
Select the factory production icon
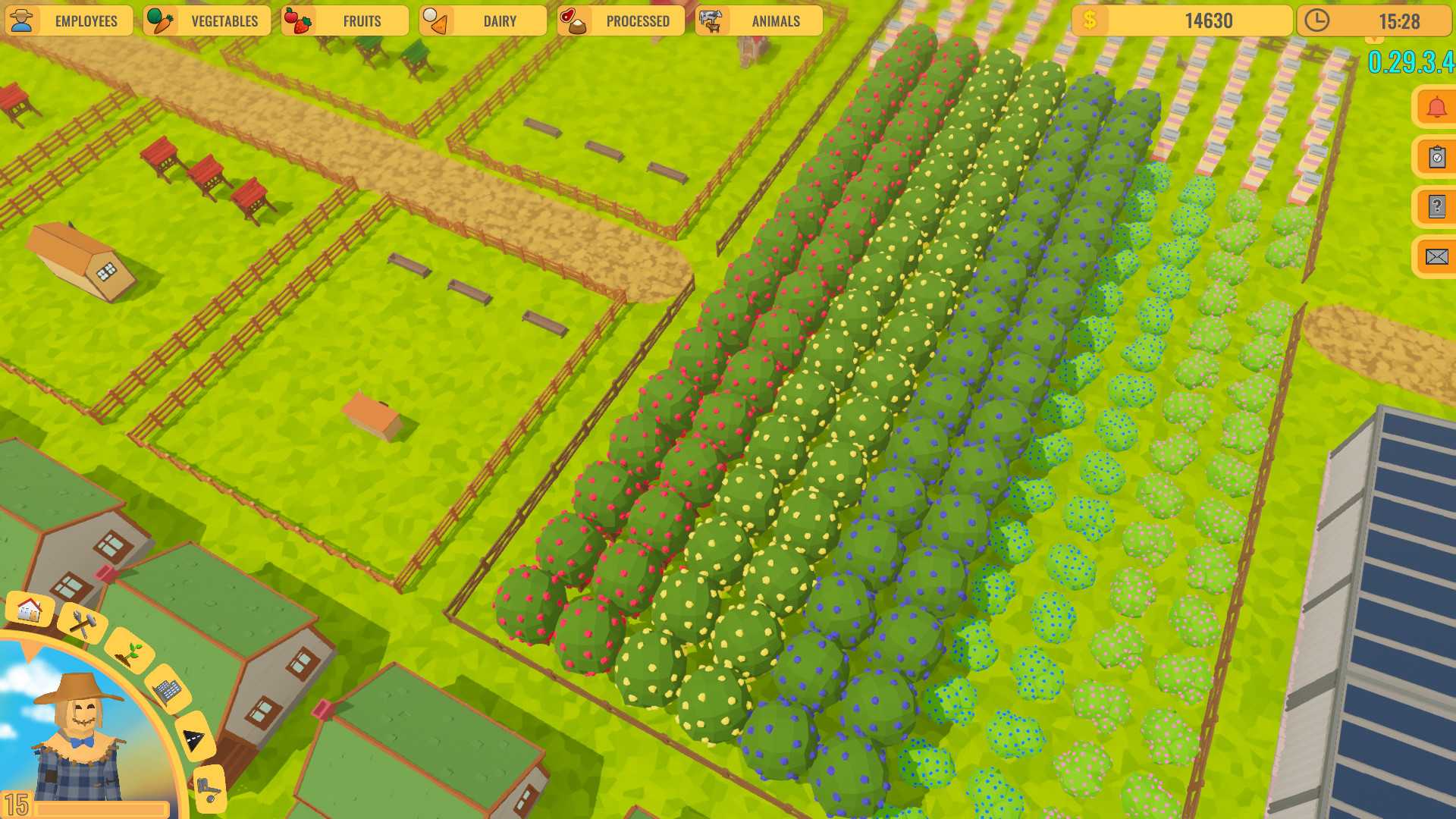pos(168,691)
